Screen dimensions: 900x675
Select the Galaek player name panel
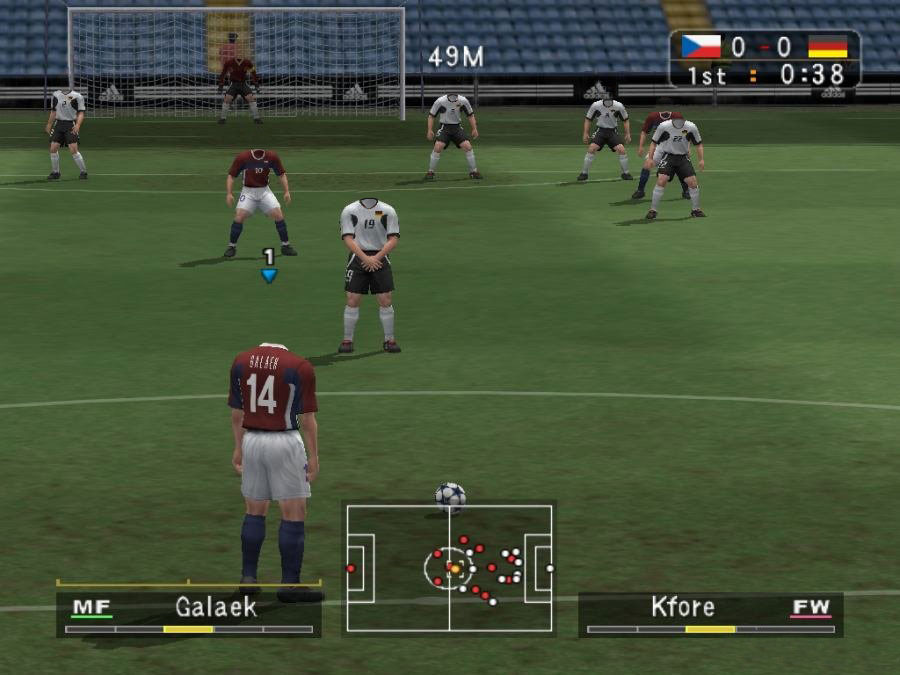(189, 612)
